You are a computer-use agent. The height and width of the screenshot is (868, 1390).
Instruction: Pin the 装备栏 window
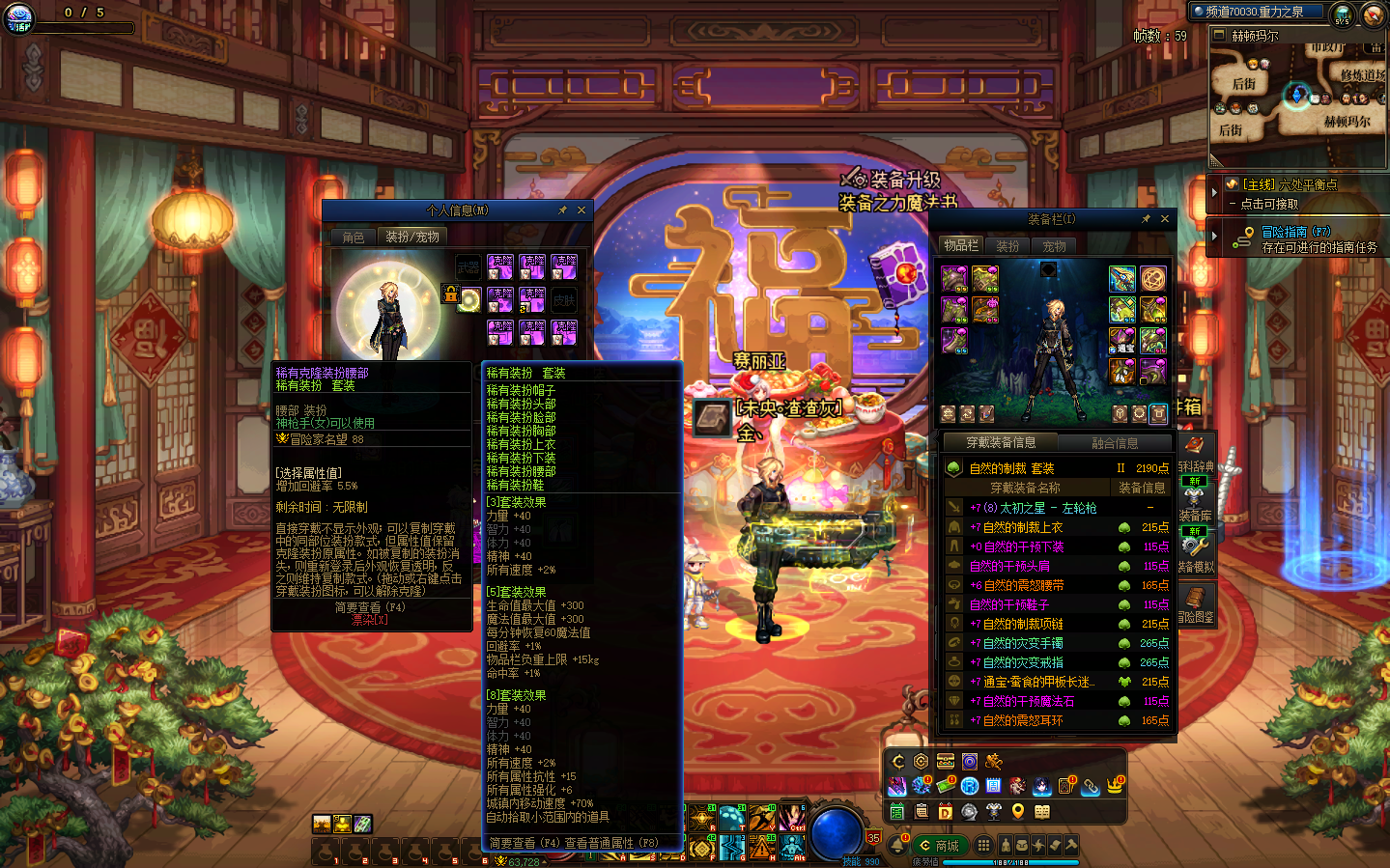(x=1146, y=219)
